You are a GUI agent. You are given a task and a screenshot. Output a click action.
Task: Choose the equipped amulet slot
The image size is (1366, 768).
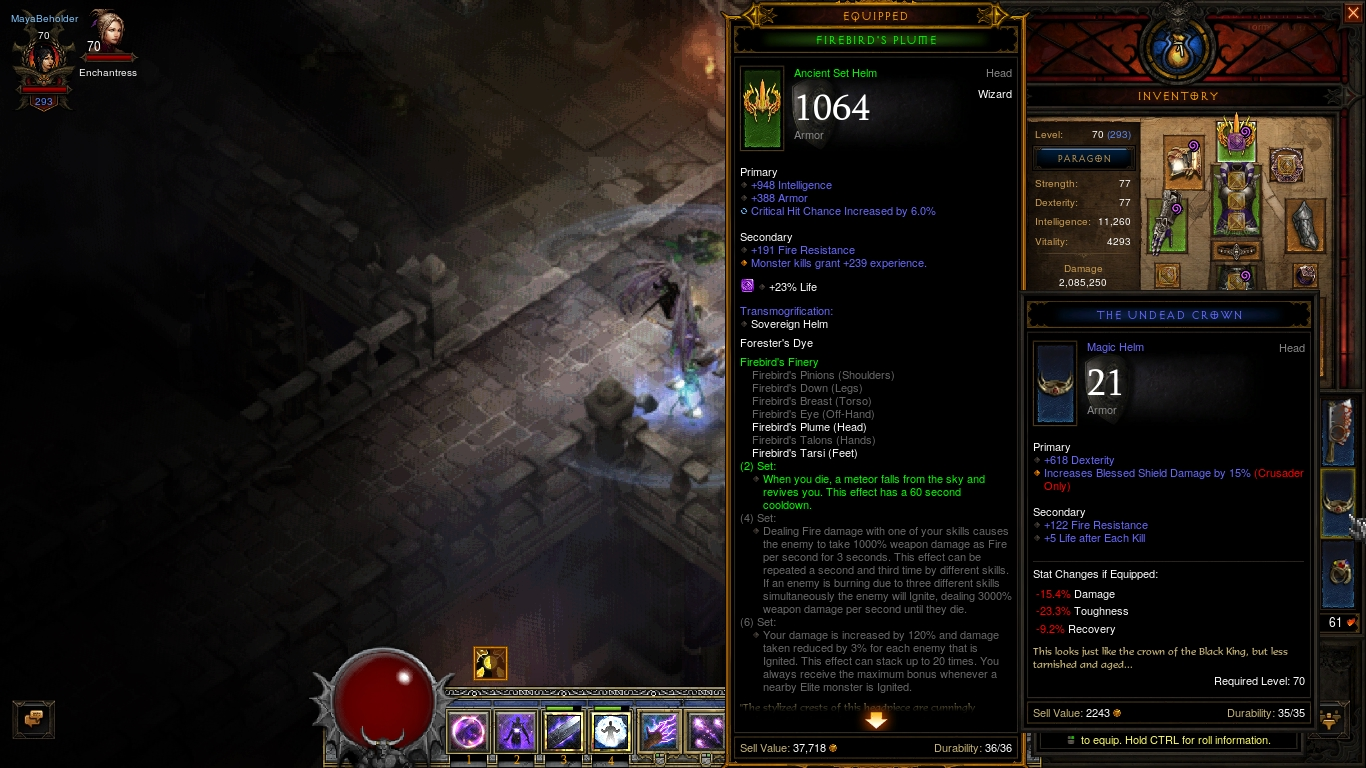click(x=1286, y=165)
